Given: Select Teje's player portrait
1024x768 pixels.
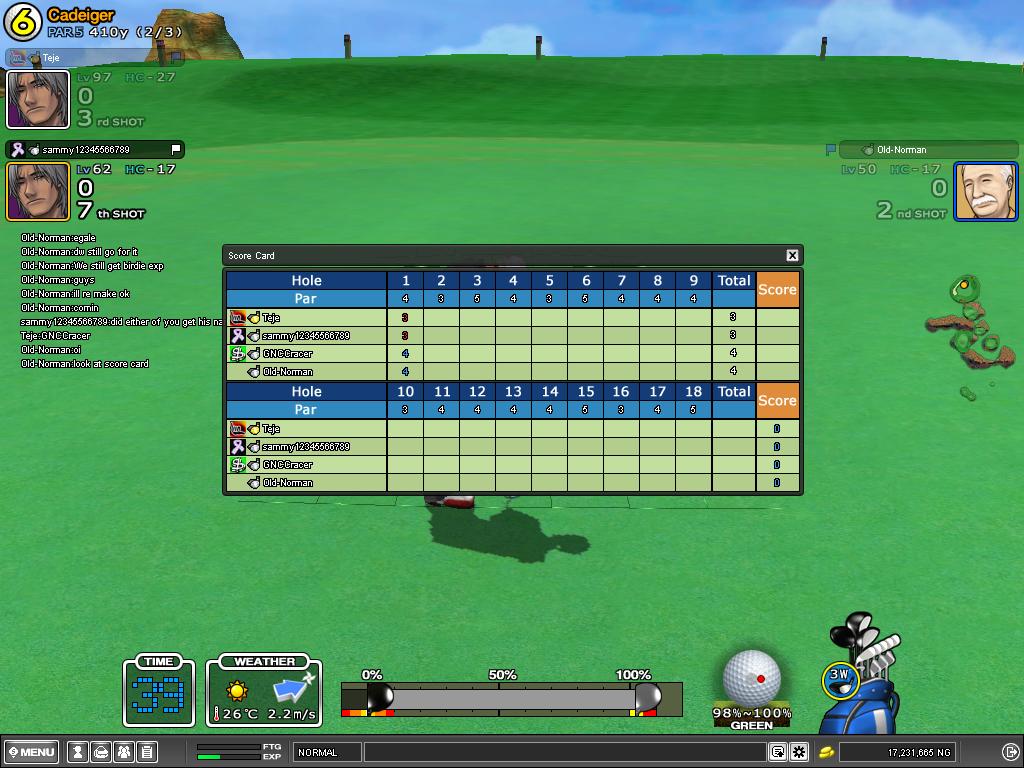Looking at the screenshot, I should (38, 99).
